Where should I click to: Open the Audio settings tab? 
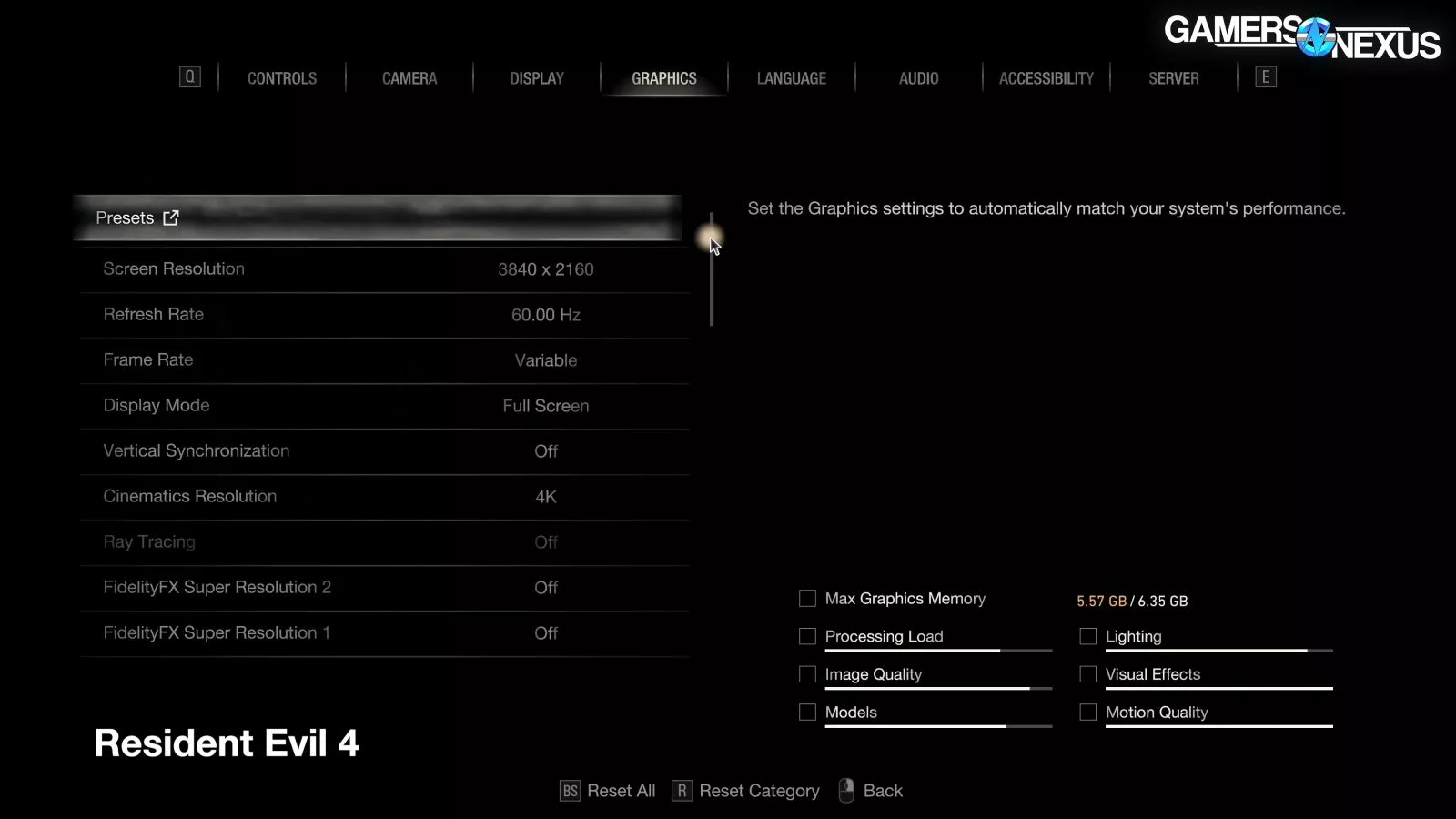click(919, 78)
